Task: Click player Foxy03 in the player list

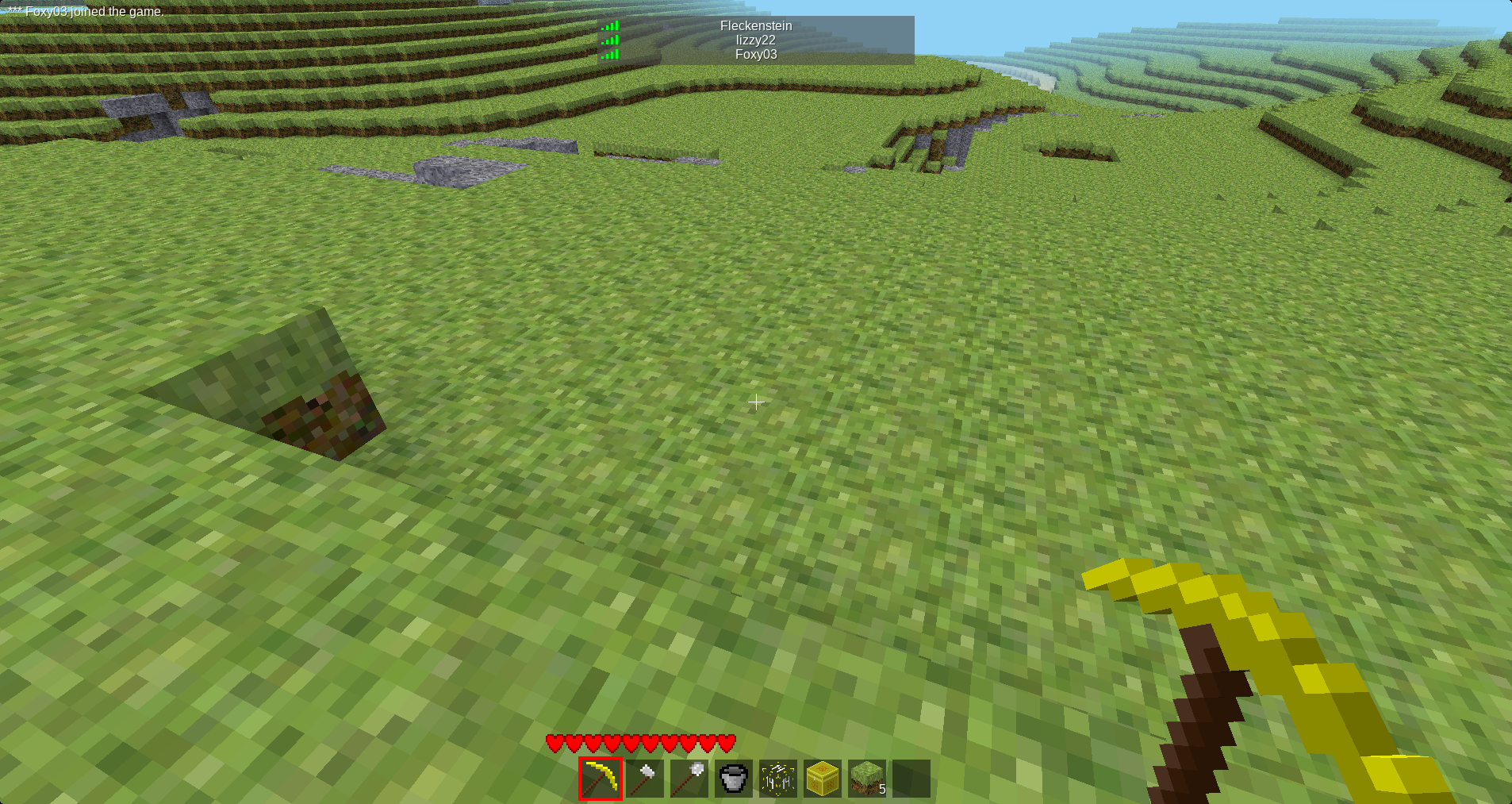Action: tap(755, 54)
